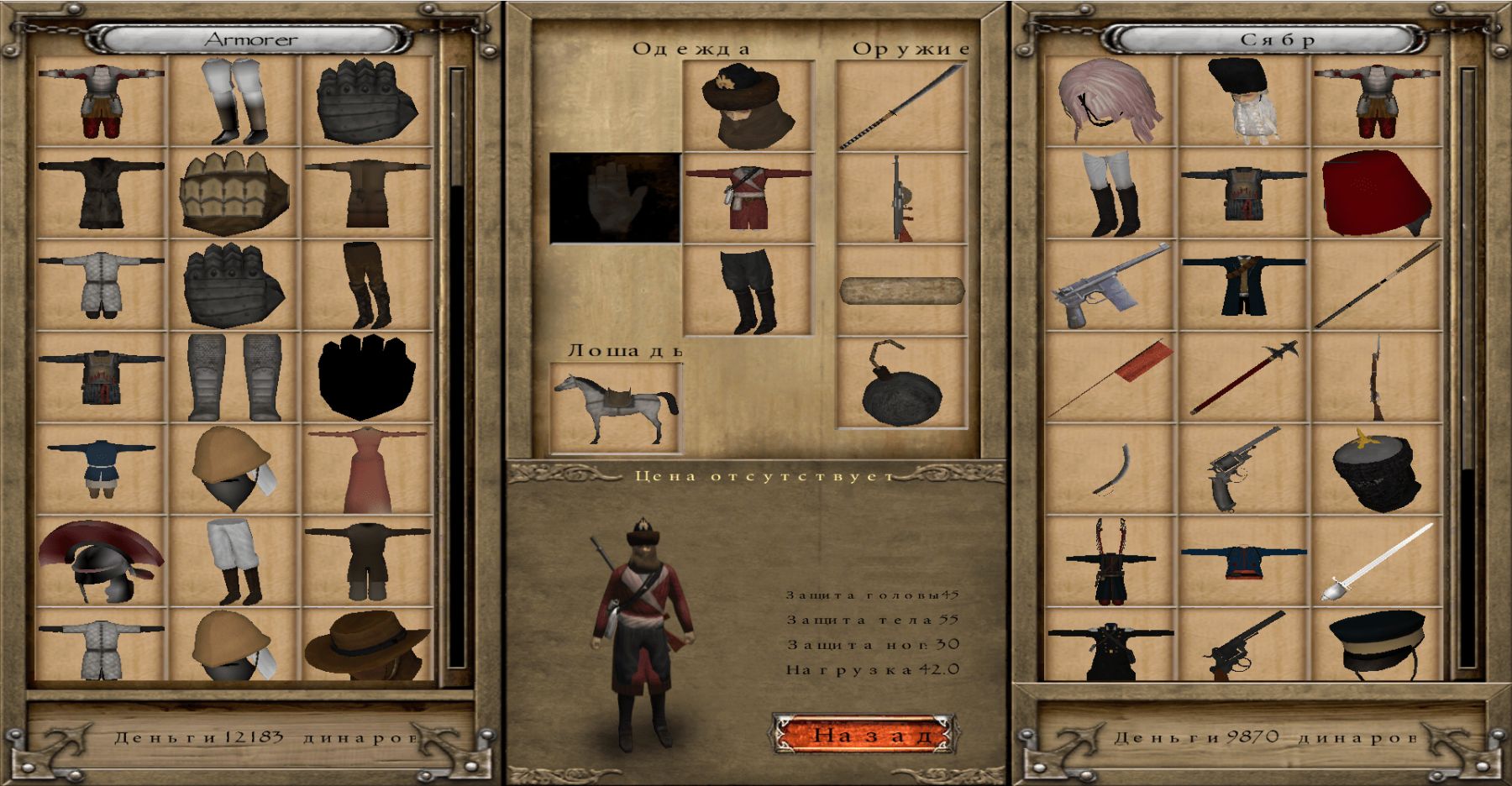The height and width of the screenshot is (786, 1512).
Task: Select the equipped red coat slot
Action: tap(748, 198)
